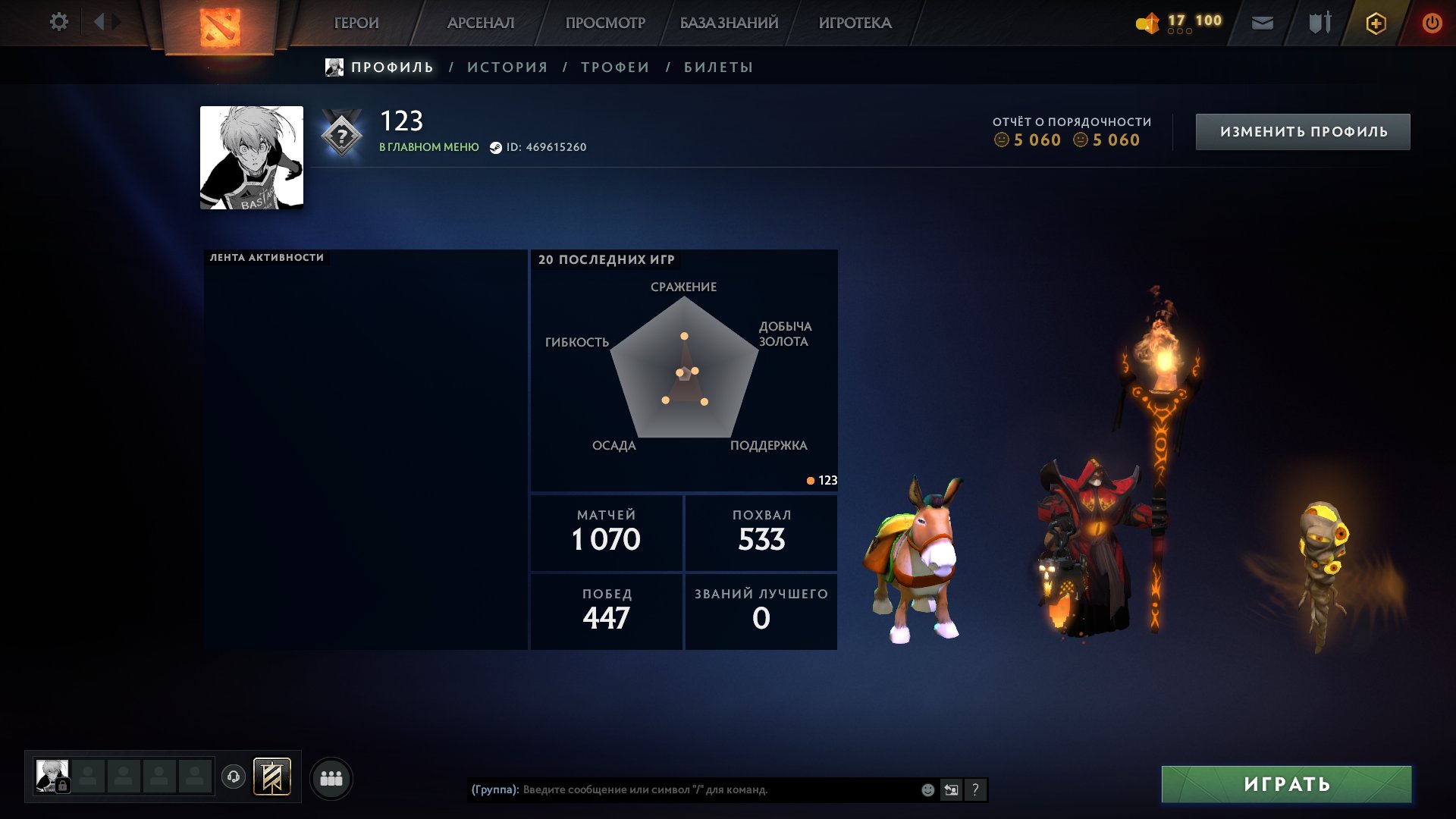Open the Dota Plus hexagon icon
1456x819 pixels.
point(1376,24)
